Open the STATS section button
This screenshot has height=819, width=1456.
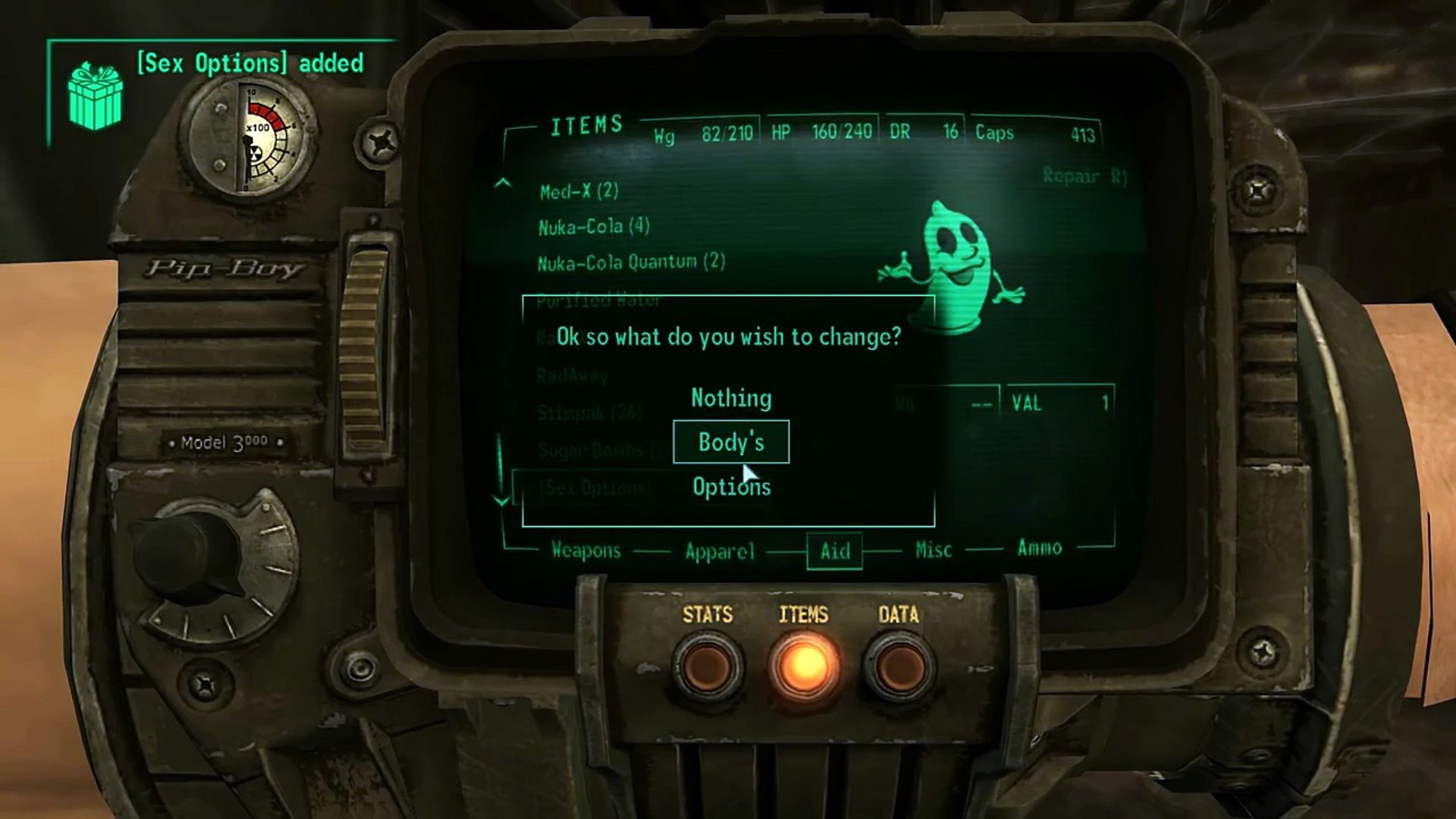tap(708, 667)
